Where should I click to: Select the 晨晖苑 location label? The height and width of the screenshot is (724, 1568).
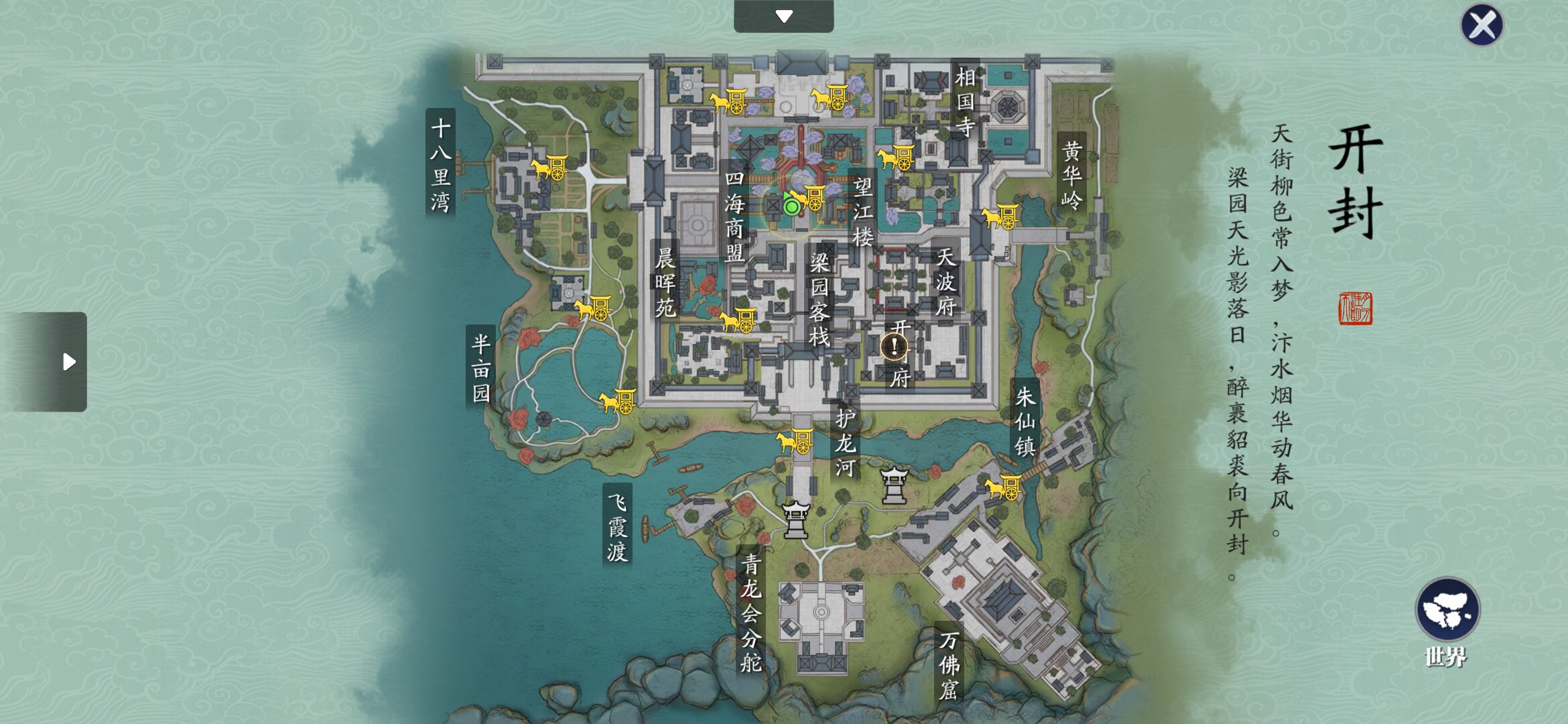coord(665,282)
